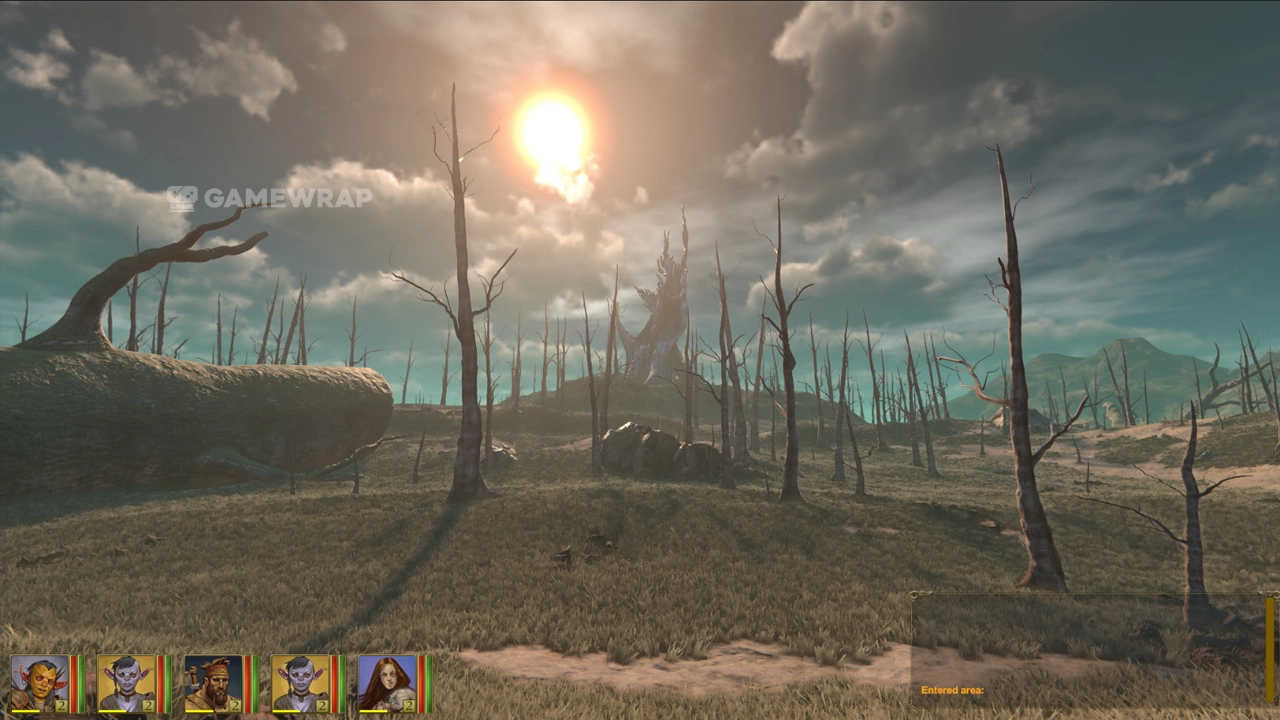Click the 'Entered area:' message log panel
1280x720 pixels.
(1088, 650)
